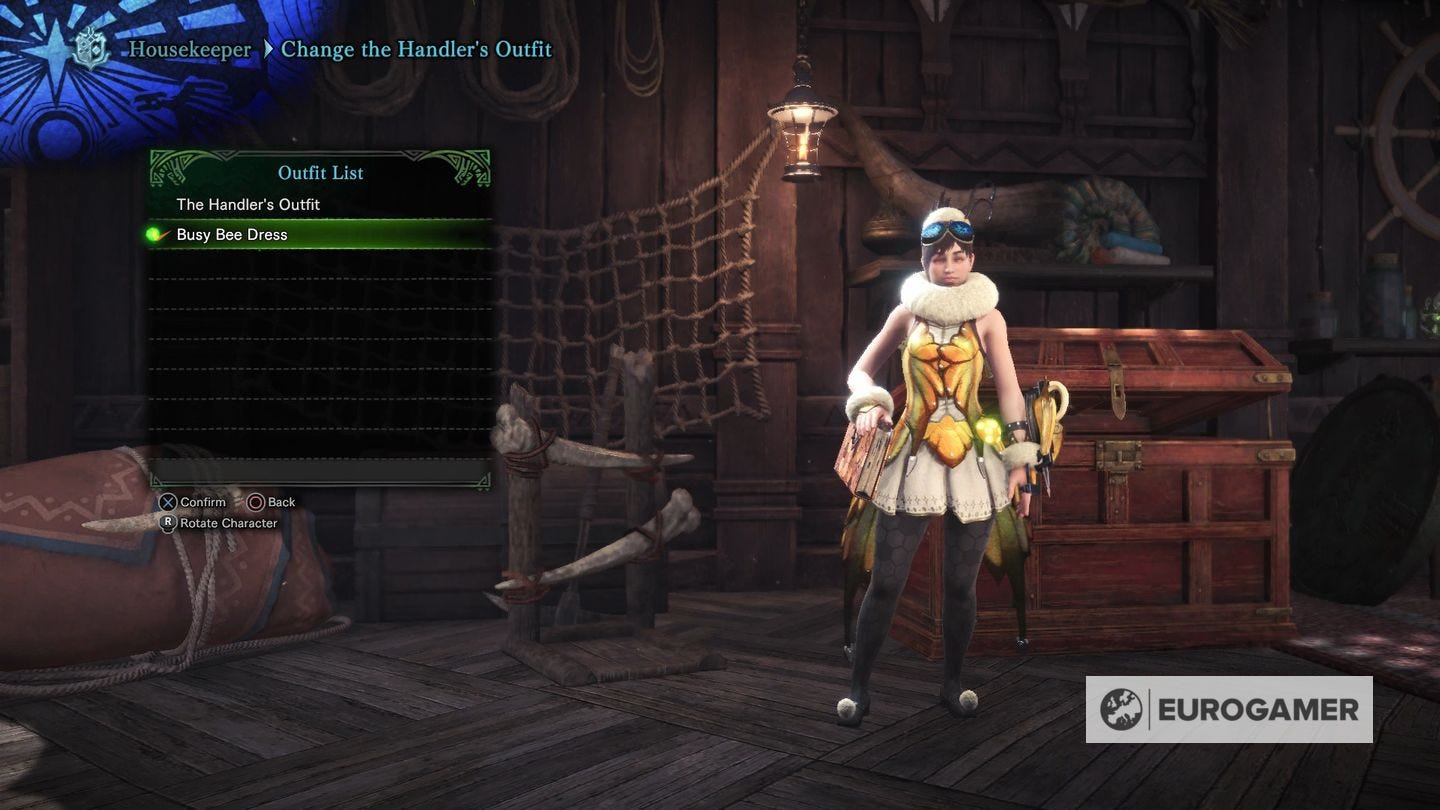Image resolution: width=1440 pixels, height=810 pixels.
Task: Click the Change the Handler's Outfit heading
Action: coord(418,48)
